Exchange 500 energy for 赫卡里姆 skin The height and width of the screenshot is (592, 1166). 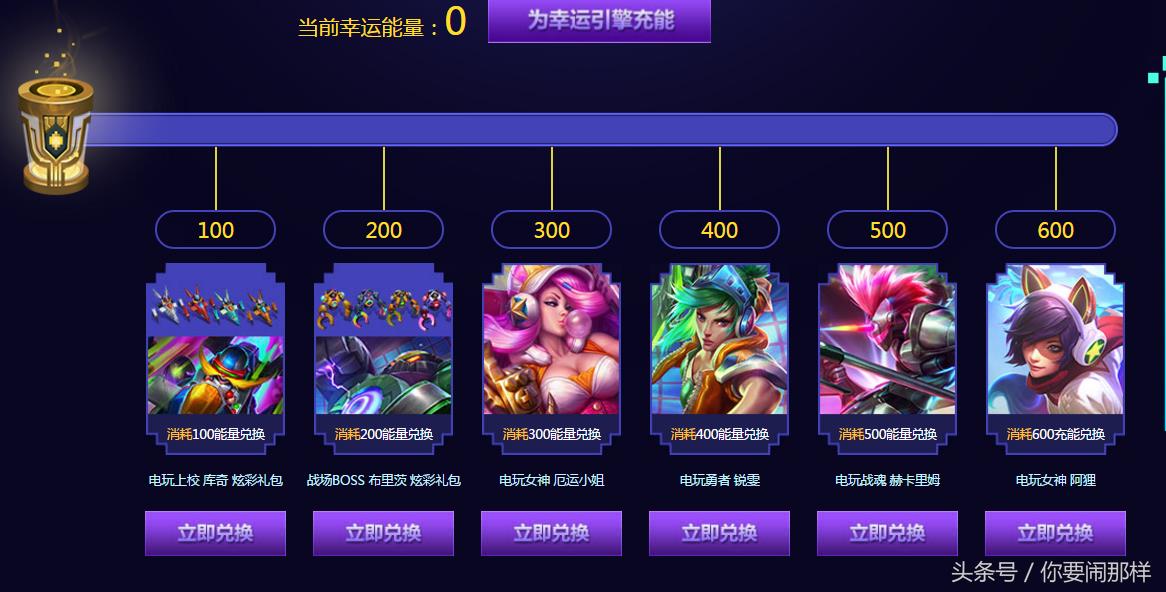coord(887,533)
